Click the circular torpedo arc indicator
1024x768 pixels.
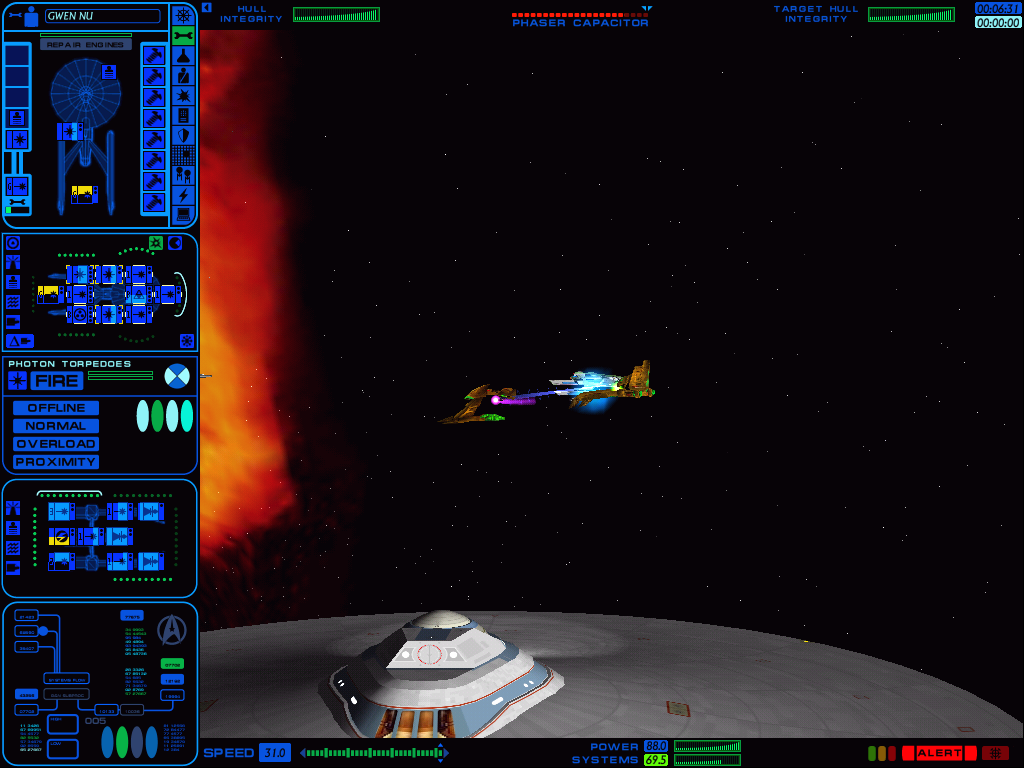point(176,376)
